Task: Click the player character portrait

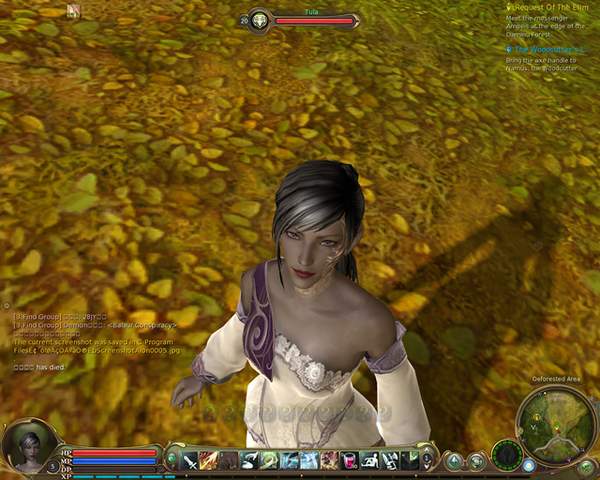Action: (x=27, y=446)
